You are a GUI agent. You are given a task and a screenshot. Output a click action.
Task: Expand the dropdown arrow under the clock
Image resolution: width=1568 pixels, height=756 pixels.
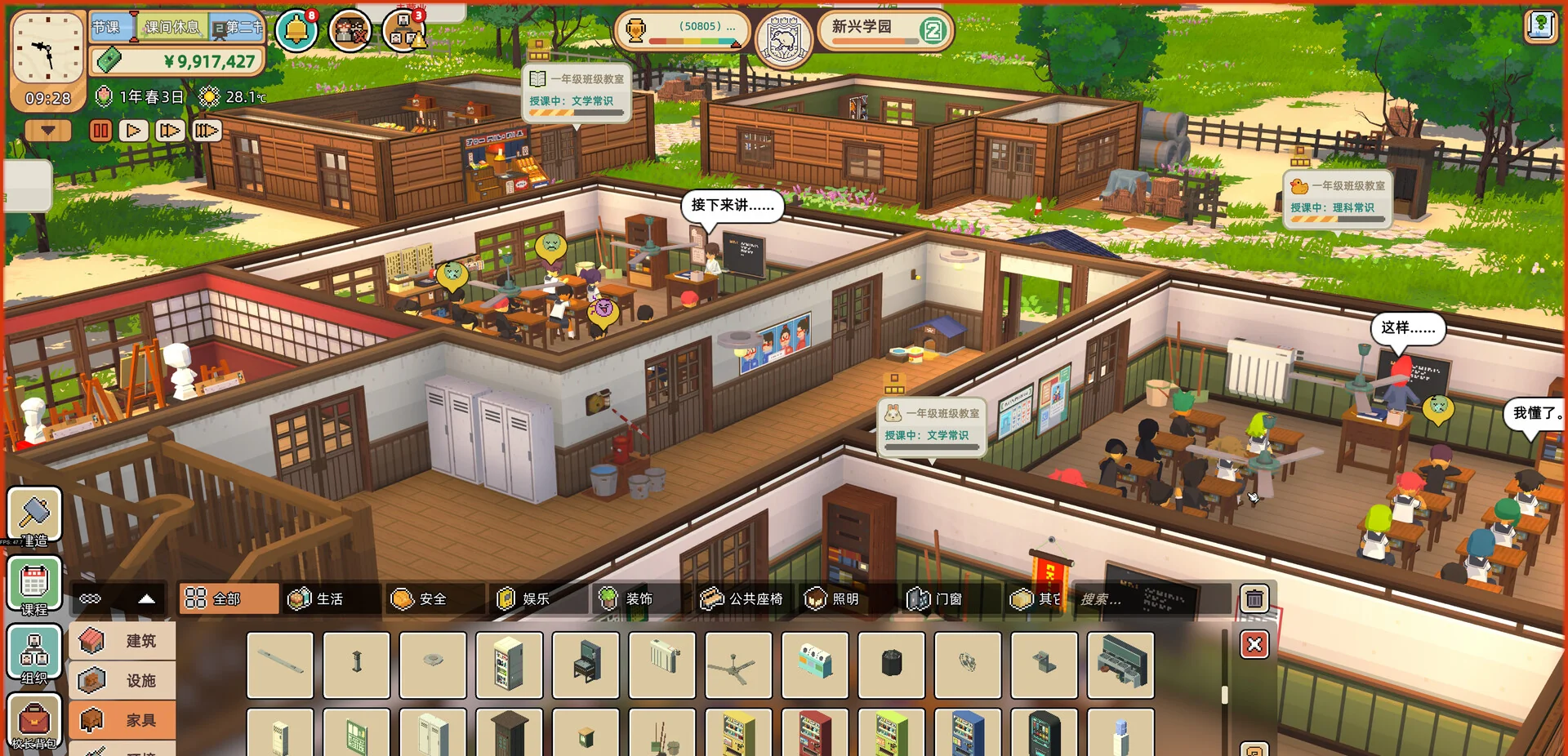pos(48,131)
